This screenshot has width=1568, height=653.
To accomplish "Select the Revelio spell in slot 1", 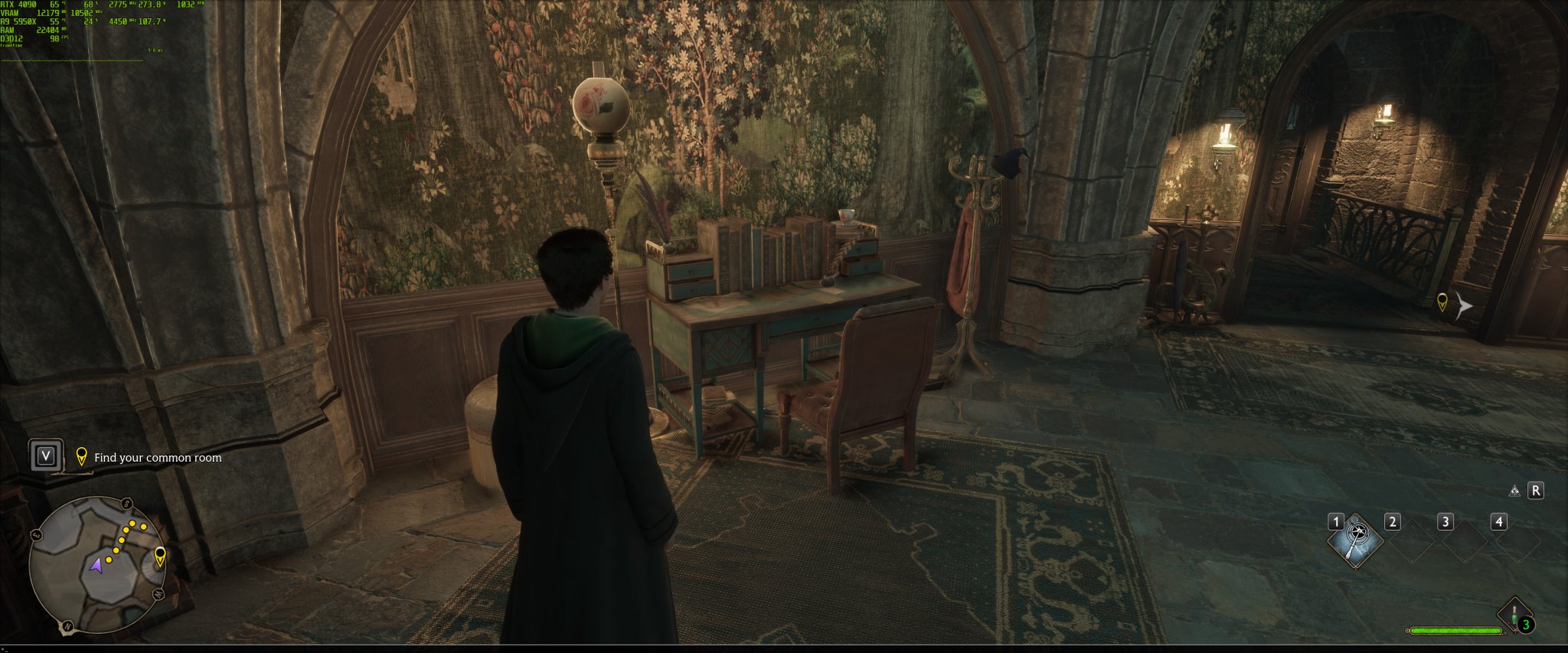I will 1355,540.
